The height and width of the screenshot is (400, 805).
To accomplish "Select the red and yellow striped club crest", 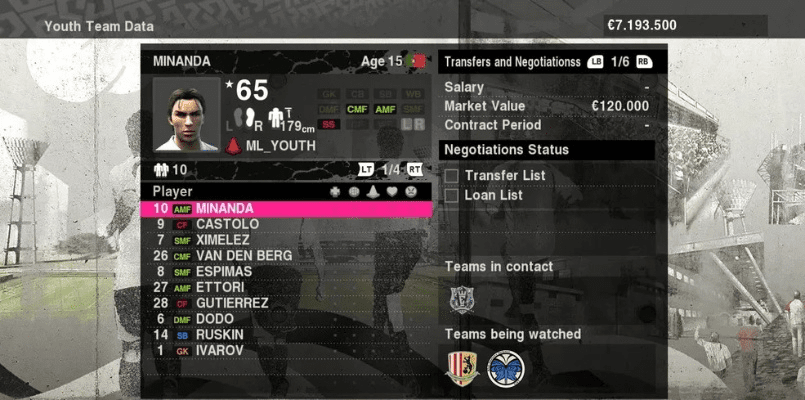I will (462, 368).
